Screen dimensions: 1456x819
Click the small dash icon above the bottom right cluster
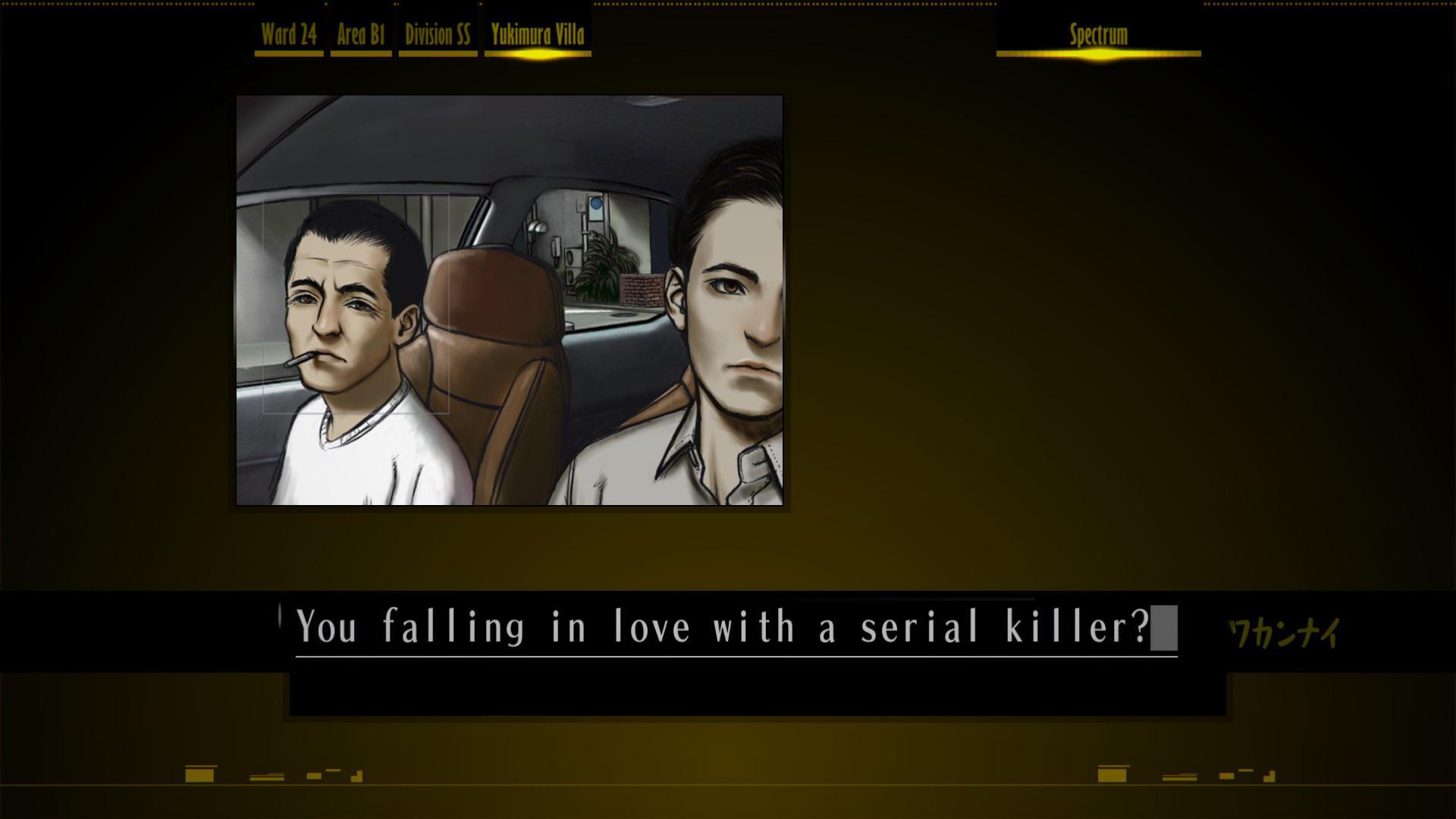tap(1245, 770)
